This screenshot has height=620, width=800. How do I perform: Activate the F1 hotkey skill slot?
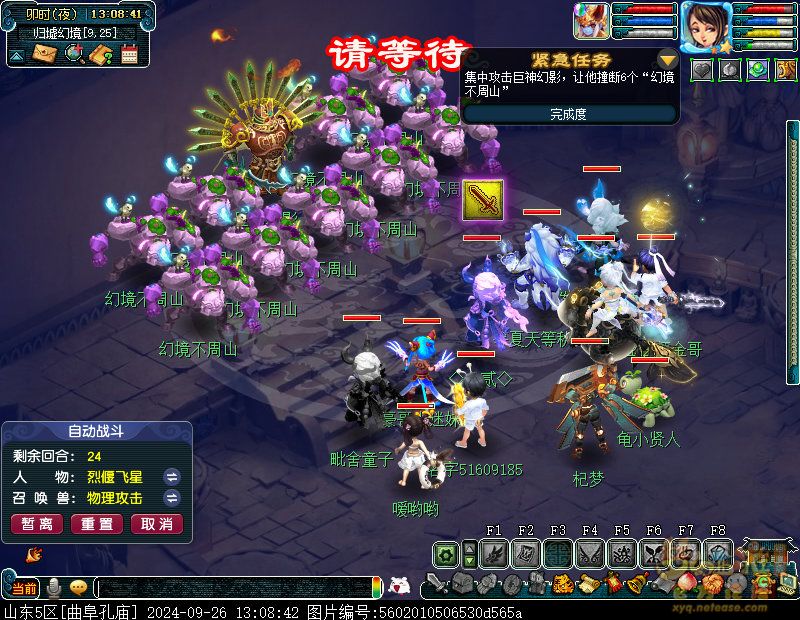494,553
